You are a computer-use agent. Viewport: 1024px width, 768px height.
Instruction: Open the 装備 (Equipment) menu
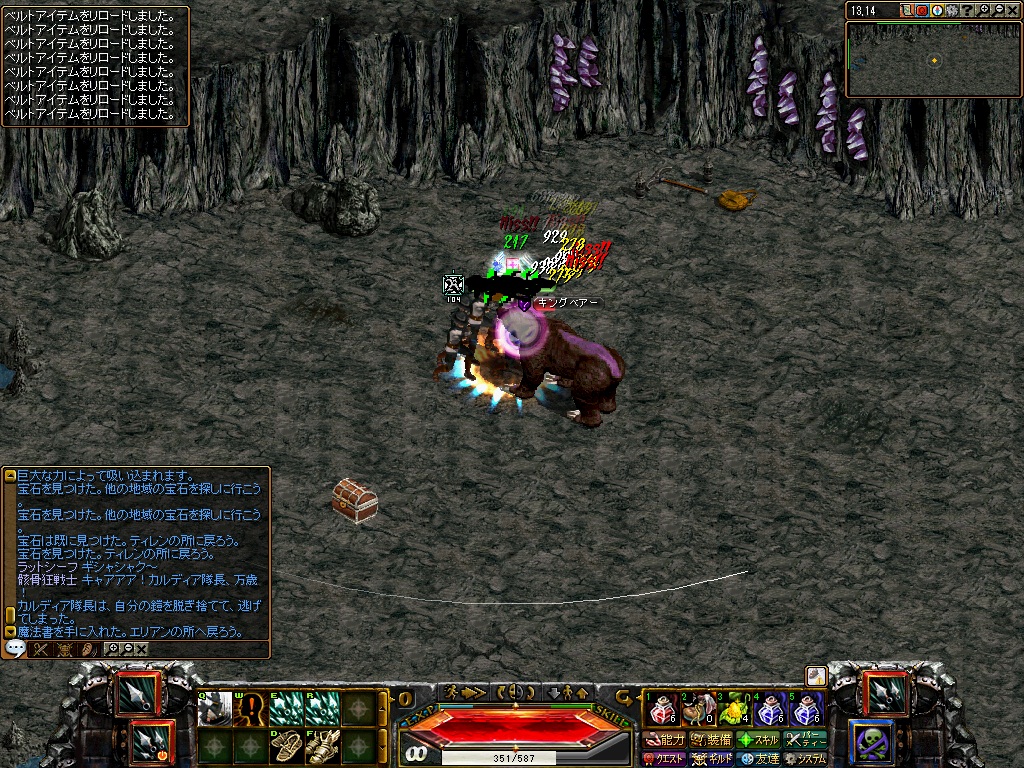point(710,740)
